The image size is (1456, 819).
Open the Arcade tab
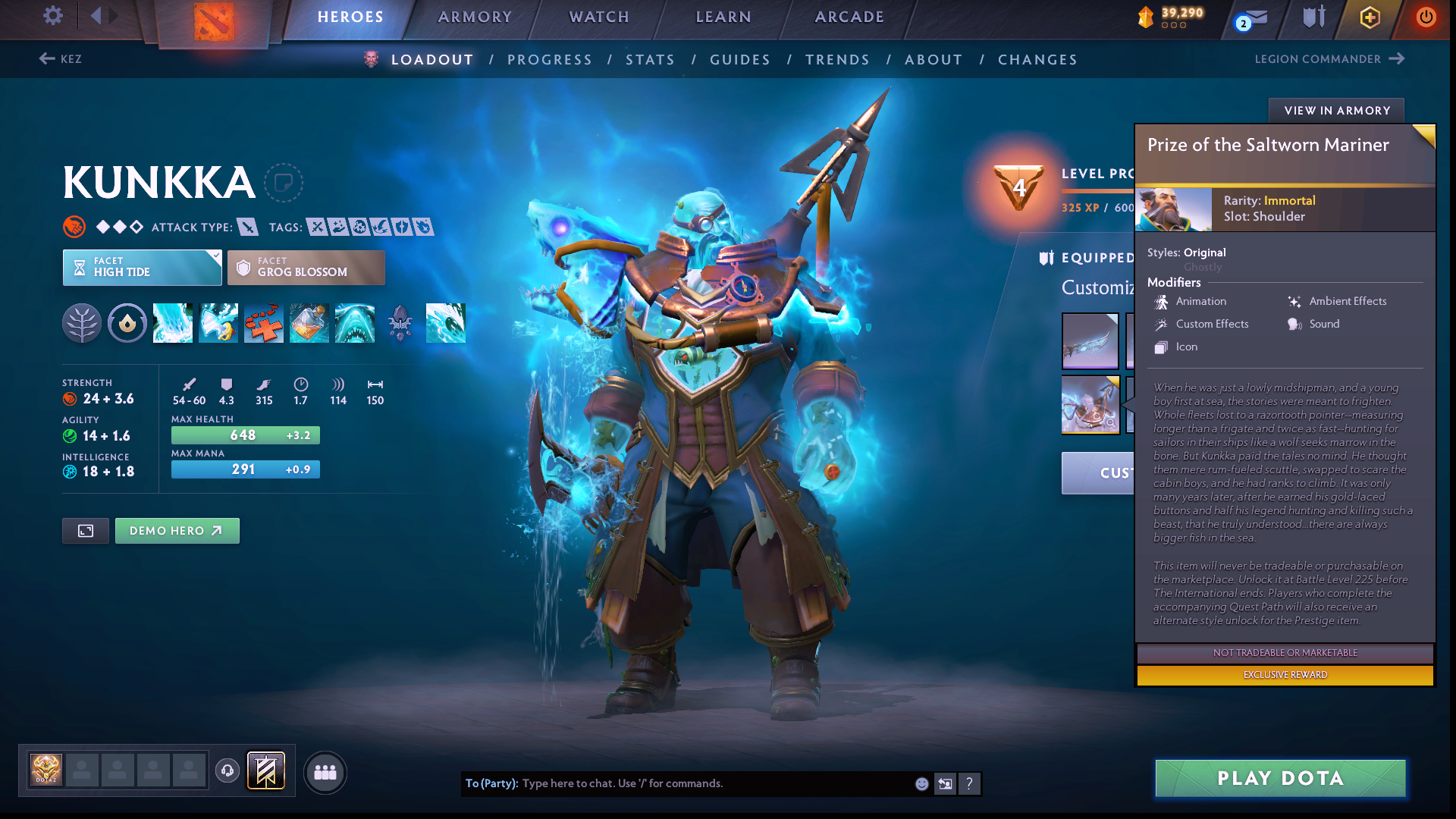[849, 17]
